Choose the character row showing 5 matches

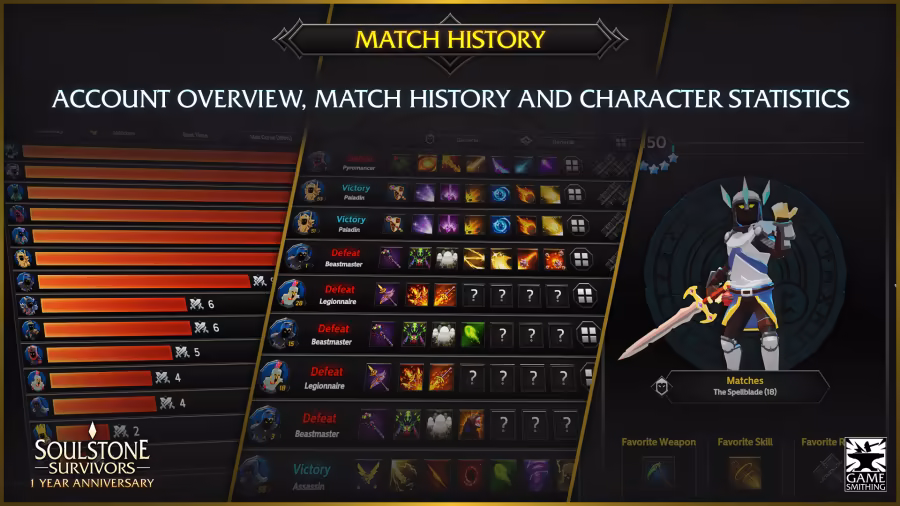click(x=110, y=353)
